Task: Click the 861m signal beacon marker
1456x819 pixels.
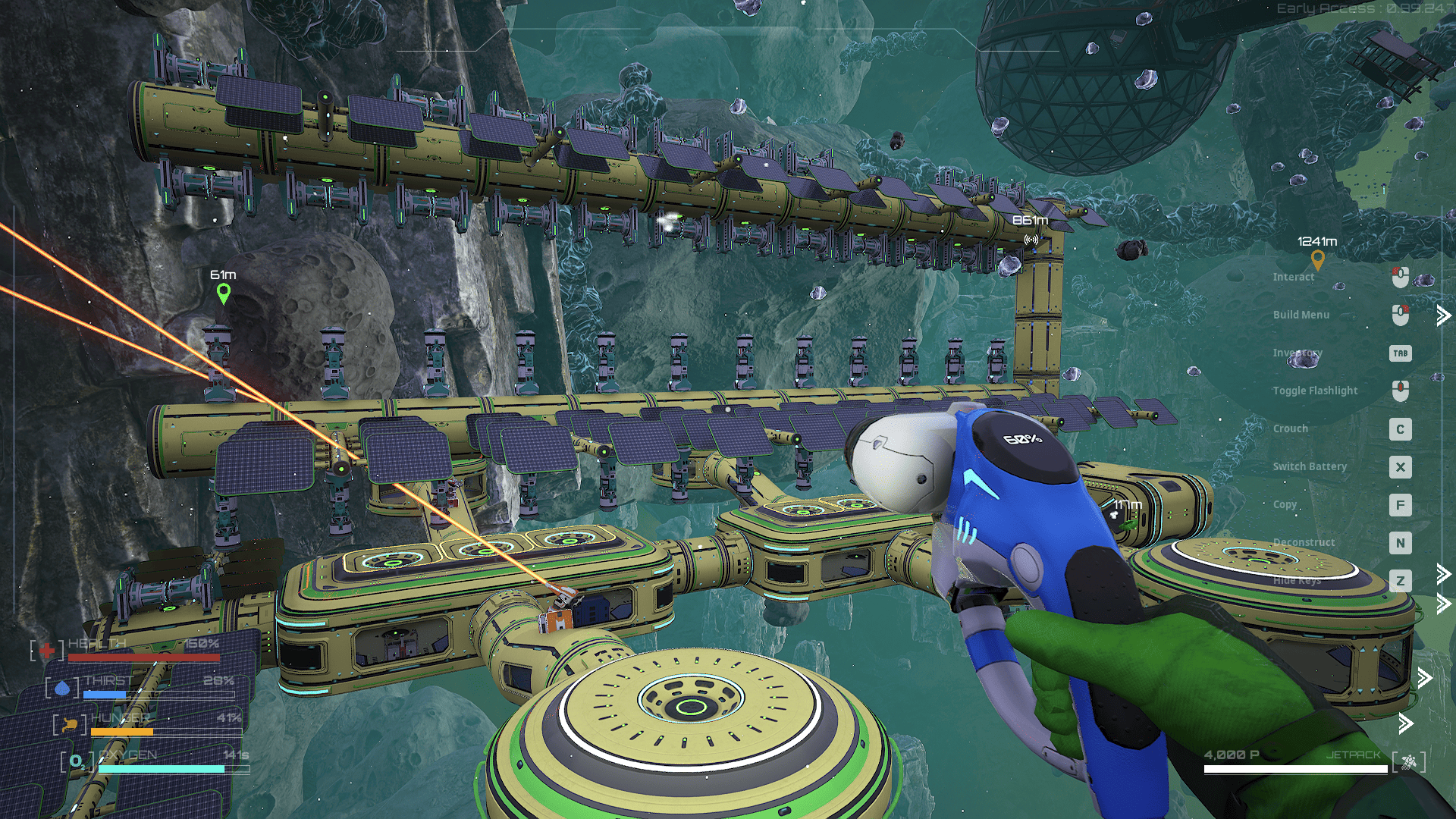Action: point(1031,240)
